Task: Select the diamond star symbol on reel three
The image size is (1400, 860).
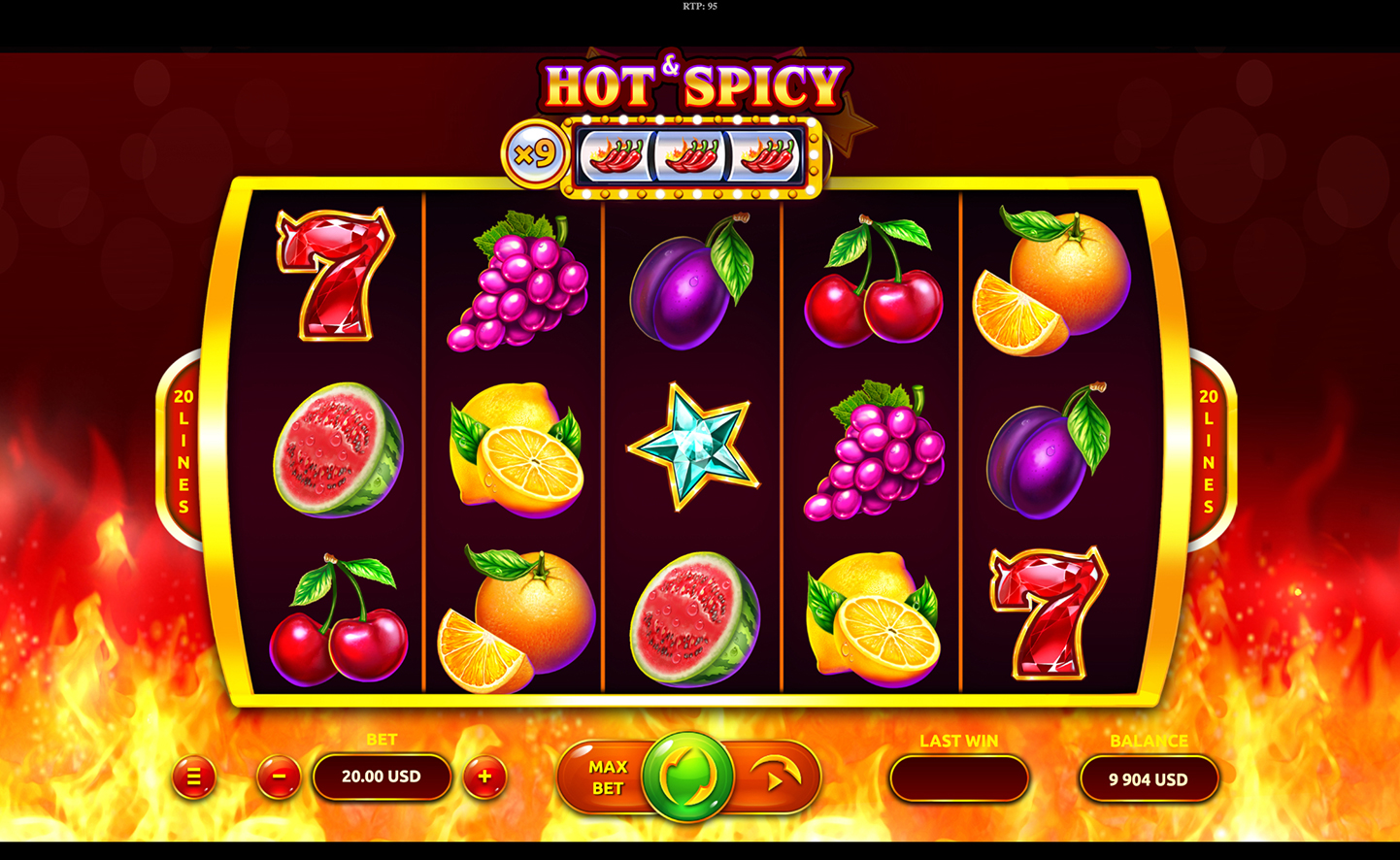Action: 693,448
